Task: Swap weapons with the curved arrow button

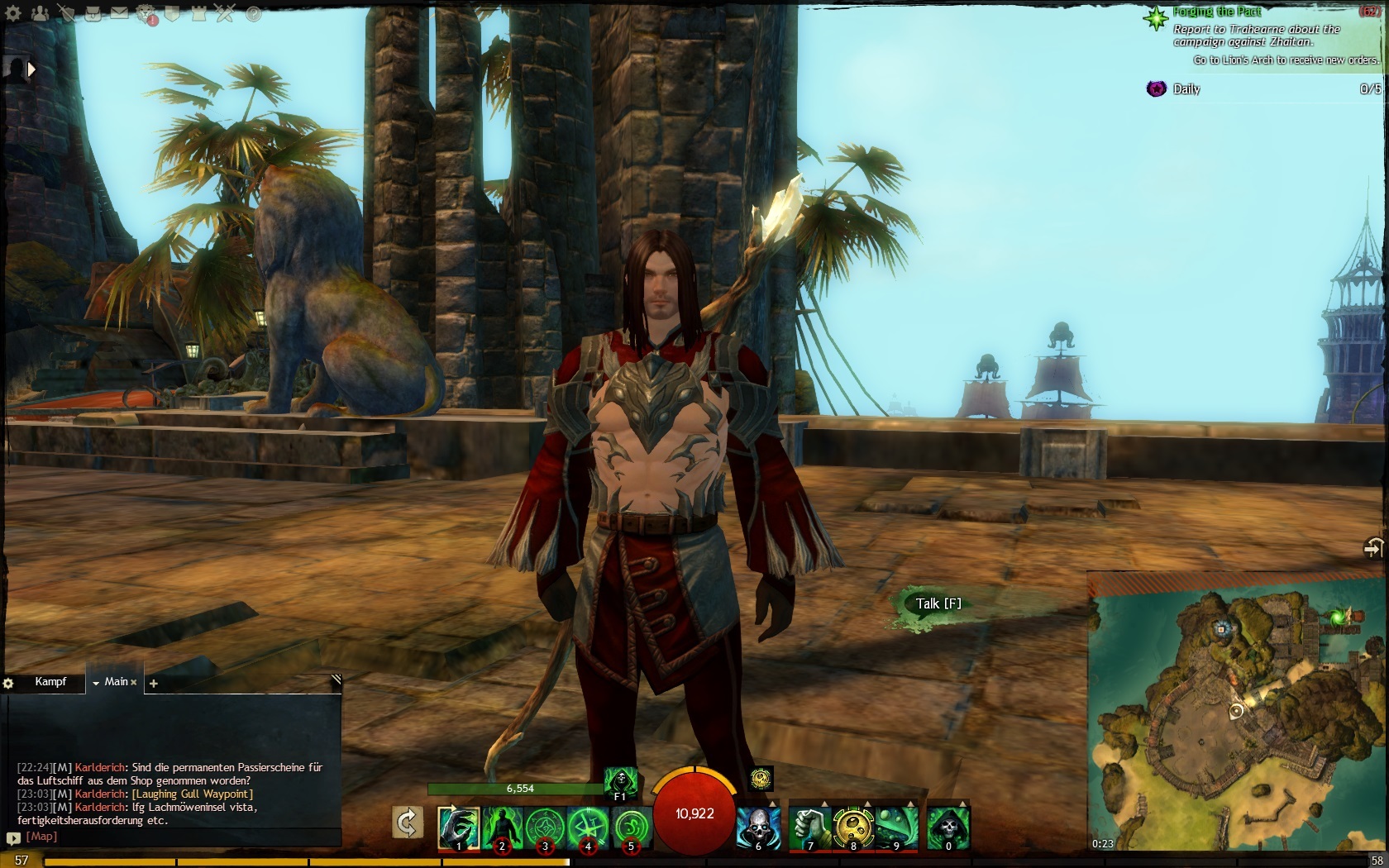Action: coord(406,823)
